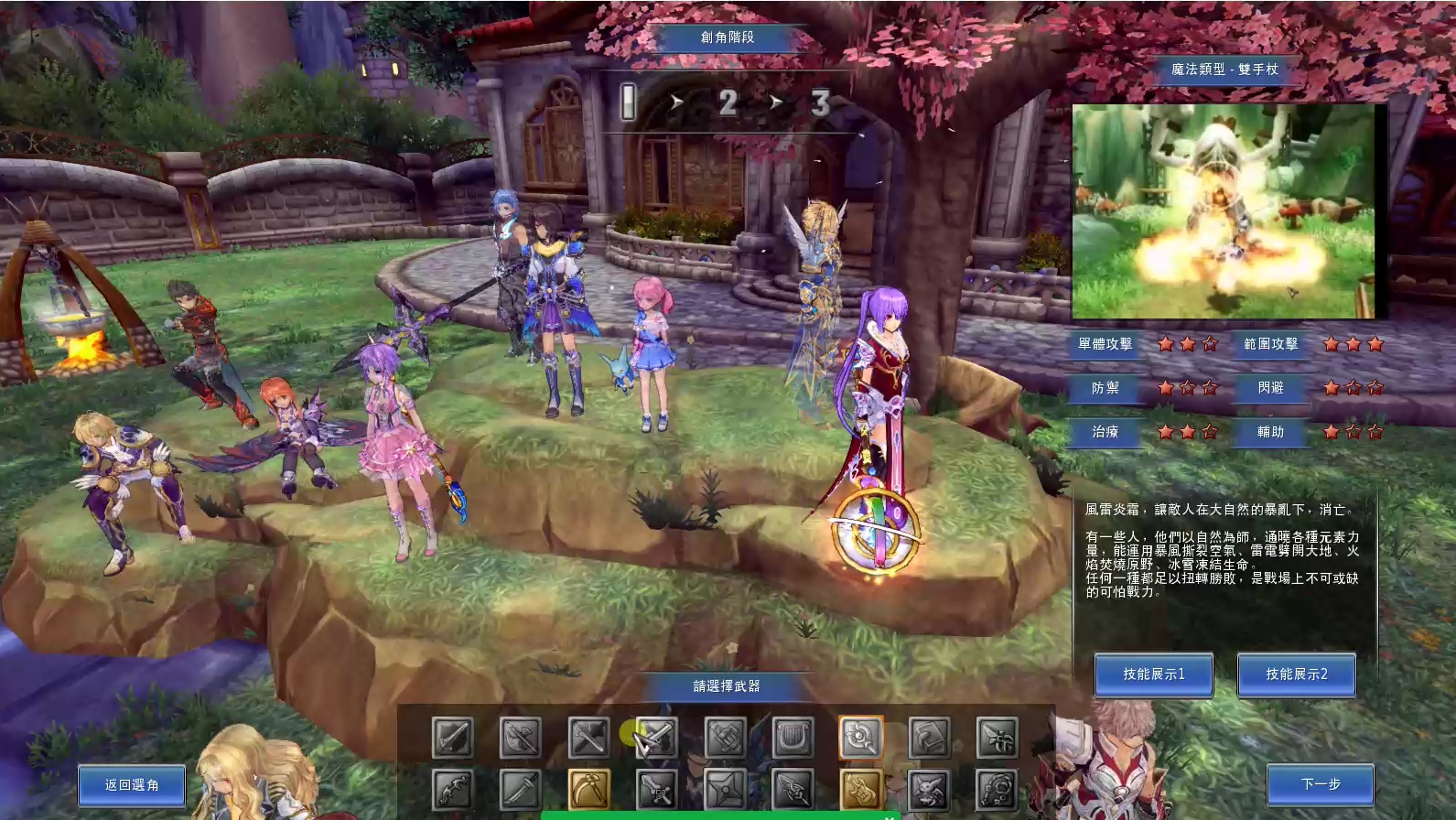Select the bow weapon icon
The width and height of the screenshot is (1456, 820).
[x=453, y=790]
